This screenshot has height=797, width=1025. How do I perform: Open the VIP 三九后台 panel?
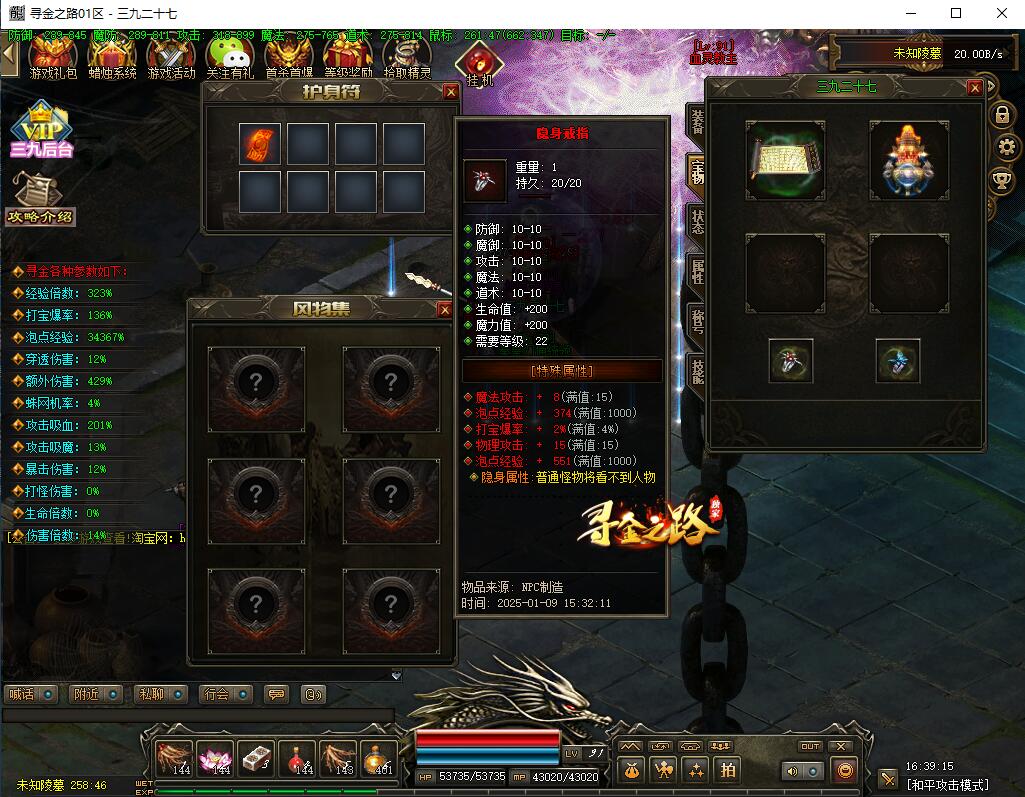click(x=41, y=131)
